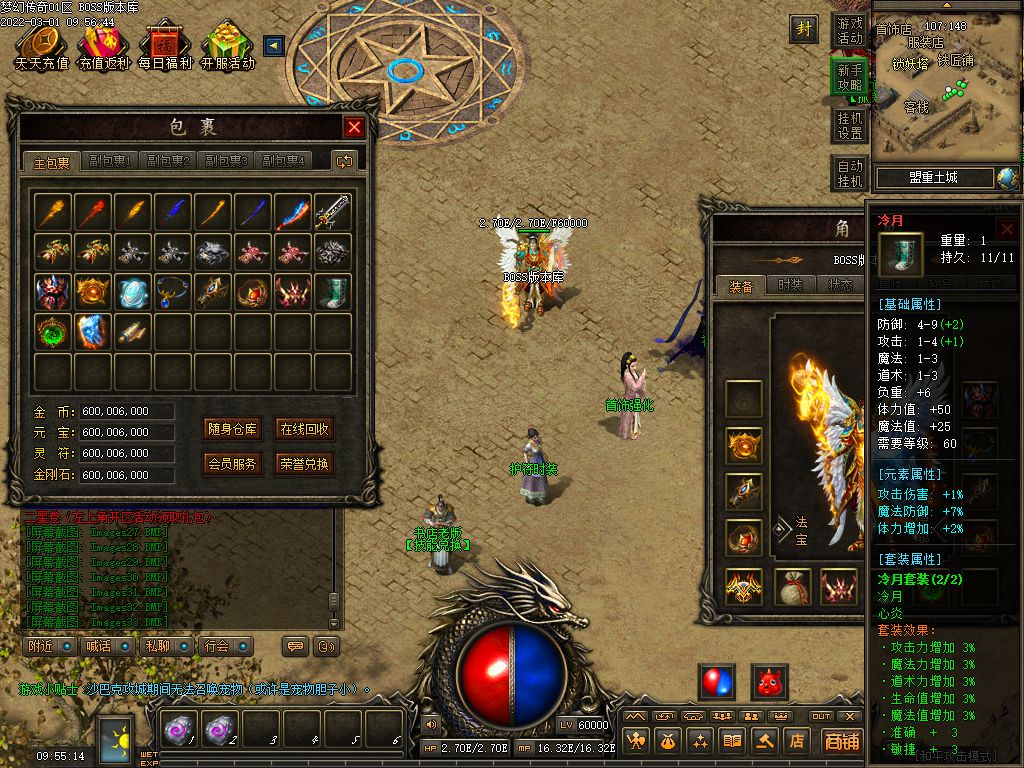Click the 在线回收 recycle button
This screenshot has width=1024, height=768.
coord(304,429)
